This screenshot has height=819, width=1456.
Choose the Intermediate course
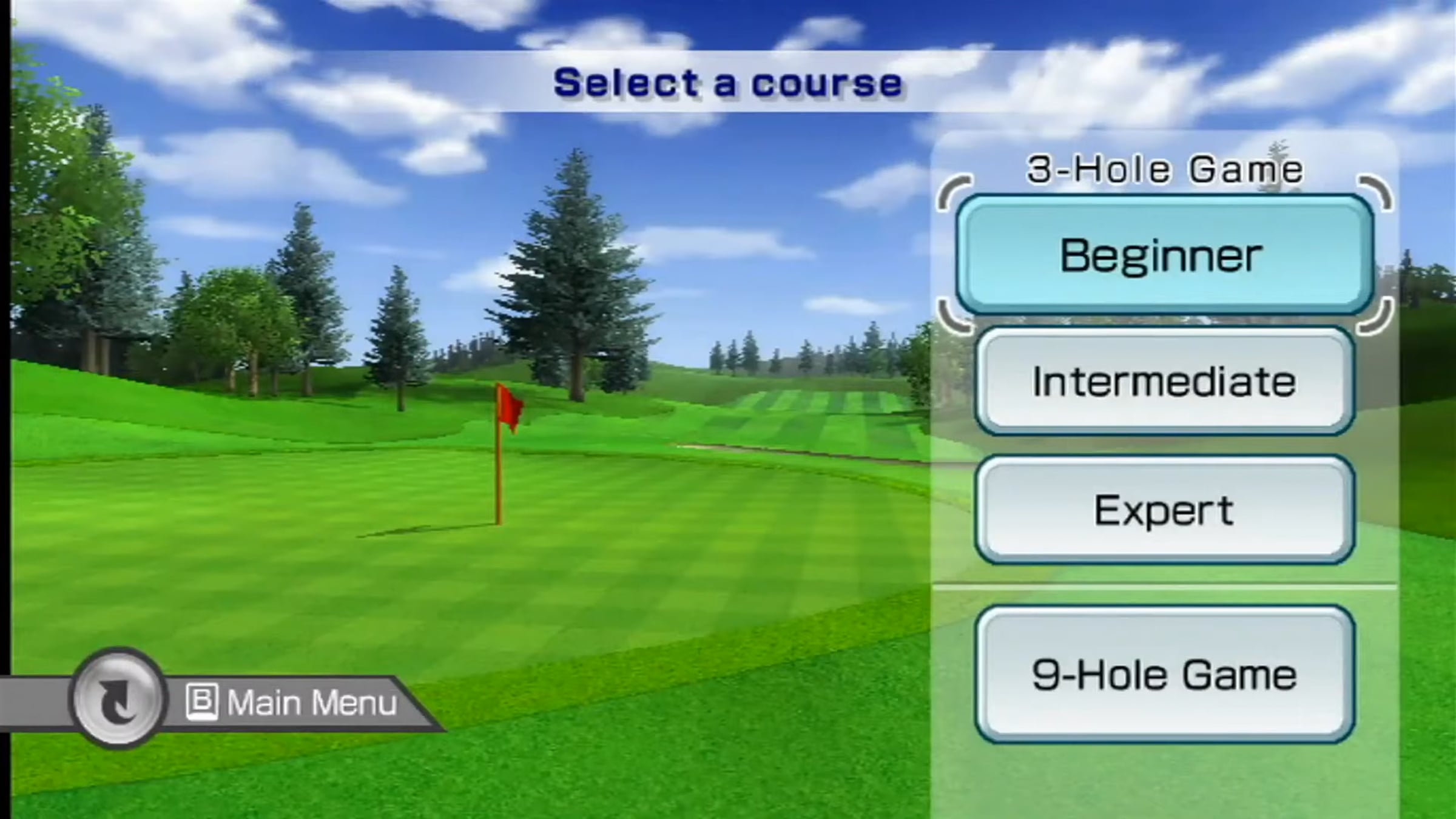(1164, 381)
